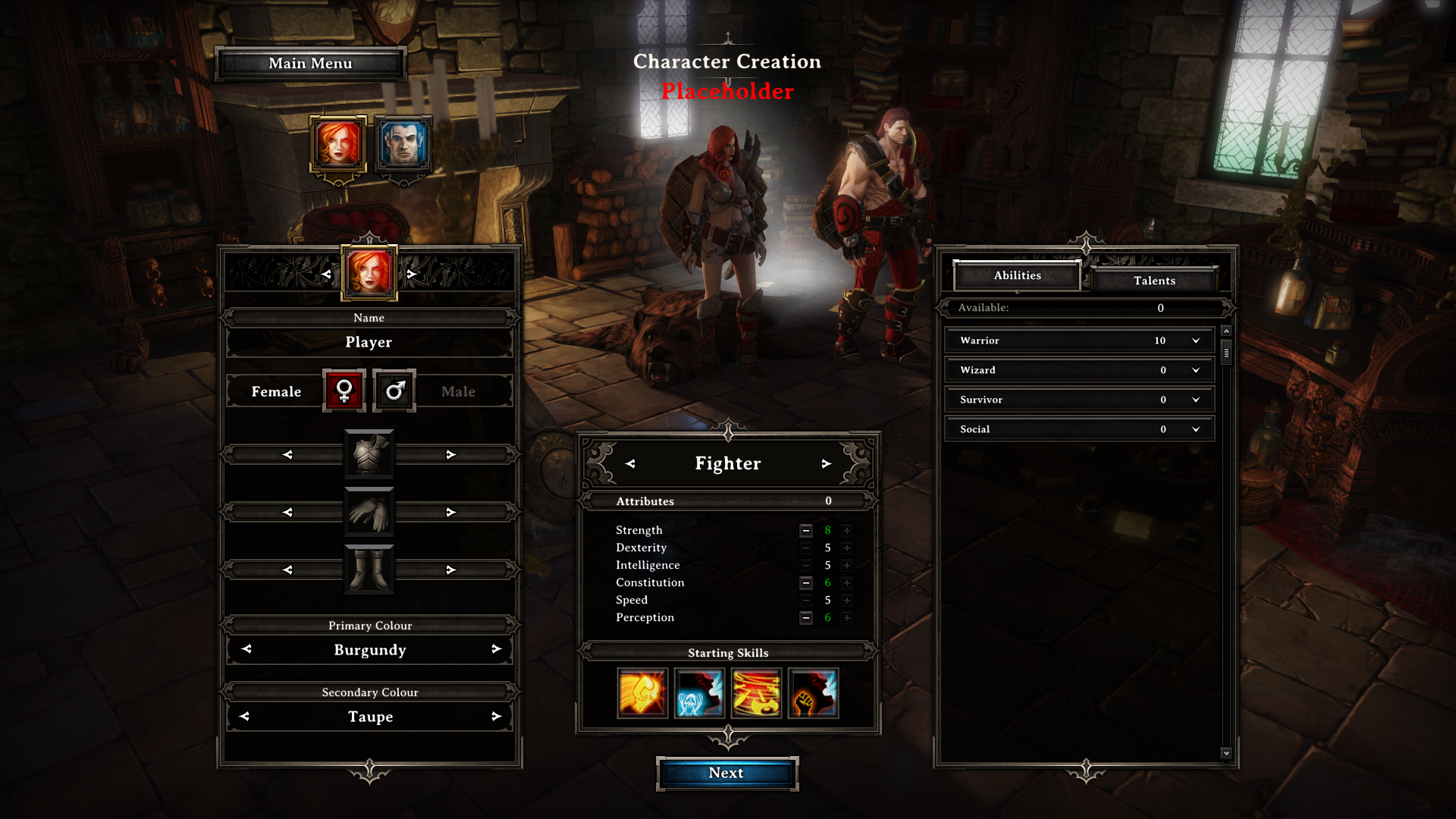The width and height of the screenshot is (1456, 819).
Task: Click Next to continue character creation
Action: pos(726,773)
